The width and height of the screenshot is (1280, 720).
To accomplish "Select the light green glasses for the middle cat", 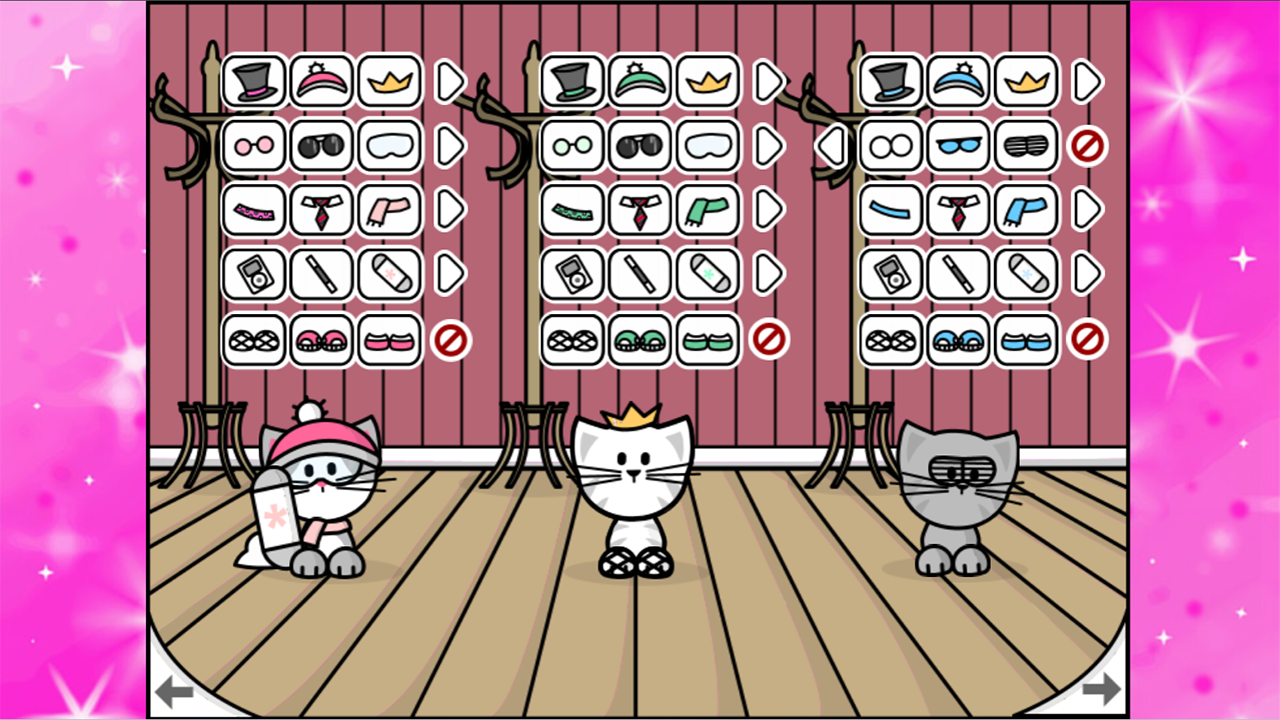I will [571, 146].
